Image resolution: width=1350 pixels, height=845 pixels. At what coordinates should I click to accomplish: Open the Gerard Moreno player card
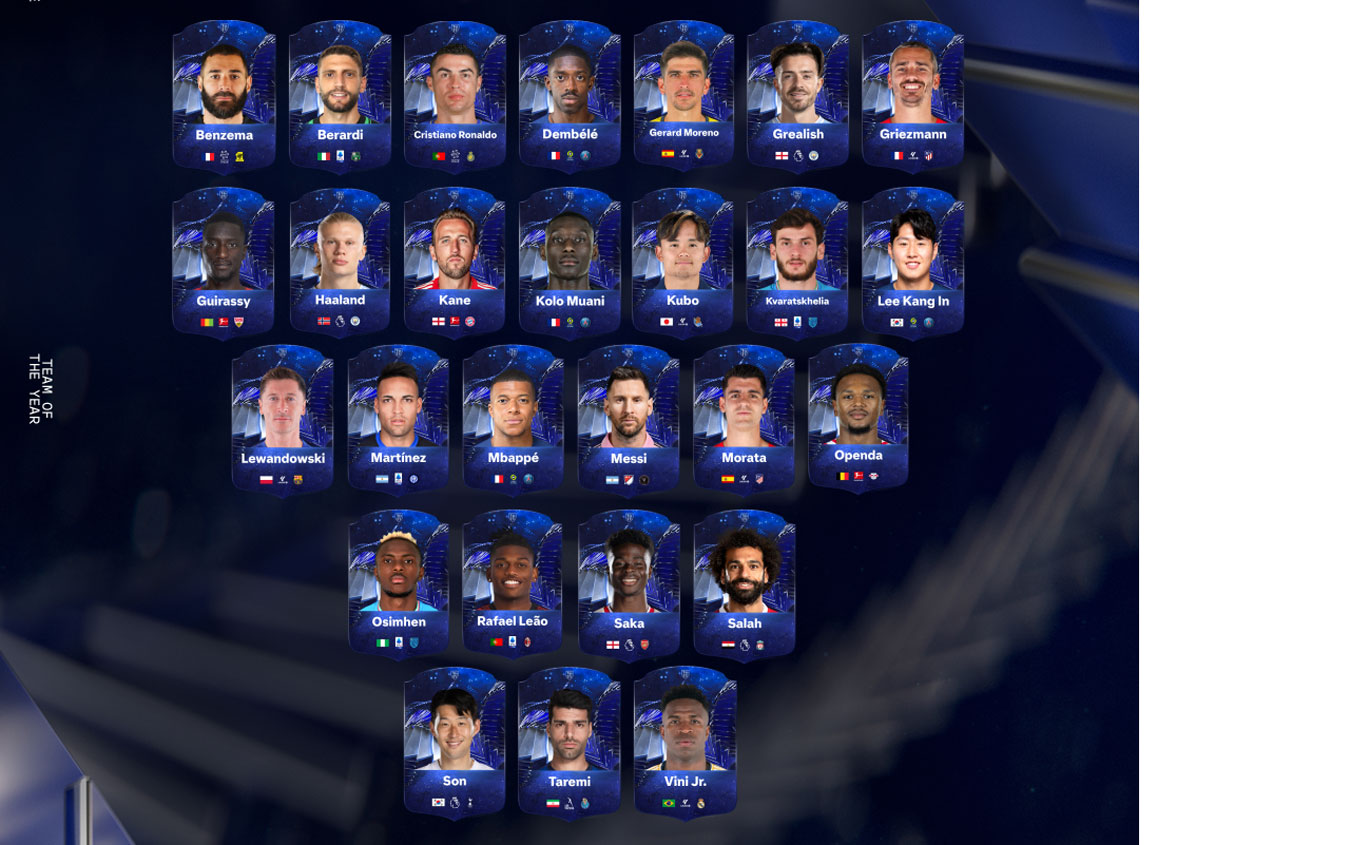tap(684, 92)
